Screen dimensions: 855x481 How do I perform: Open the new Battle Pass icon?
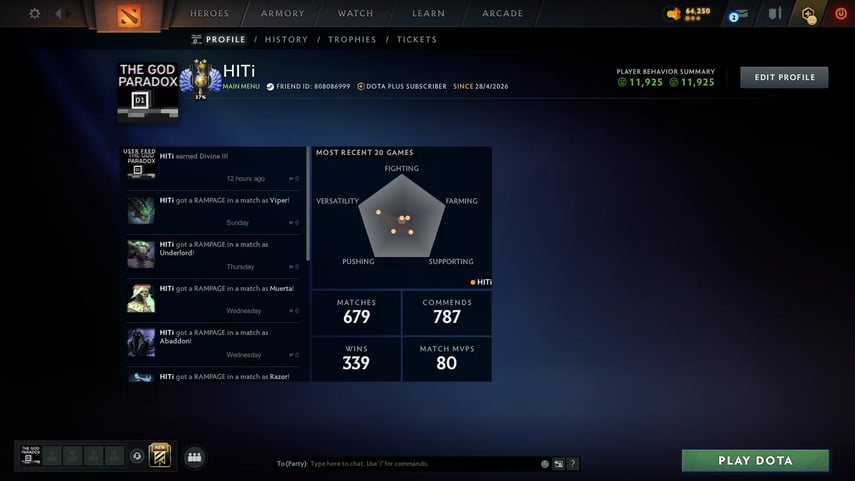tap(160, 456)
